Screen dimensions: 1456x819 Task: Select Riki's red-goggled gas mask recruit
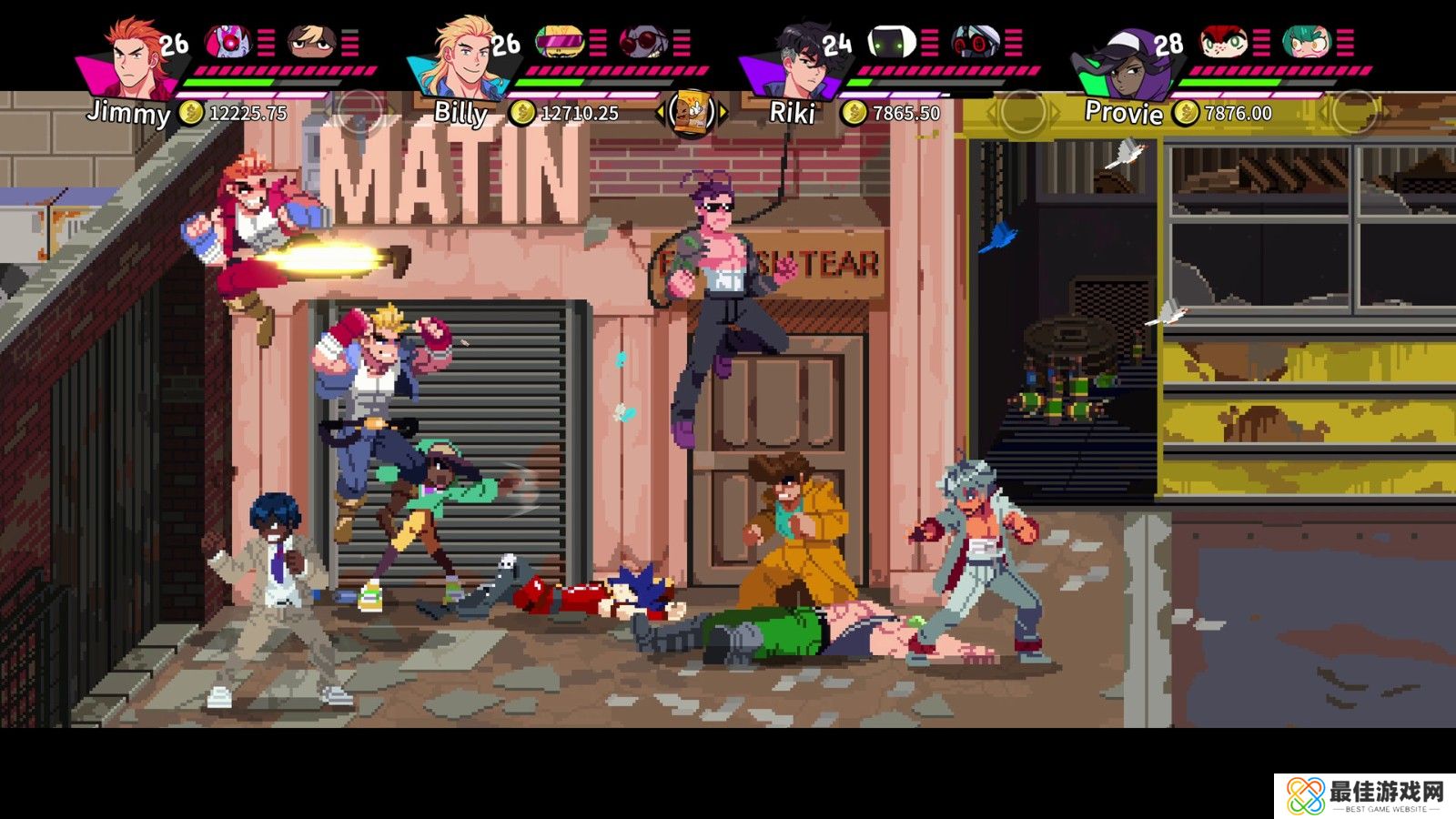[975, 41]
